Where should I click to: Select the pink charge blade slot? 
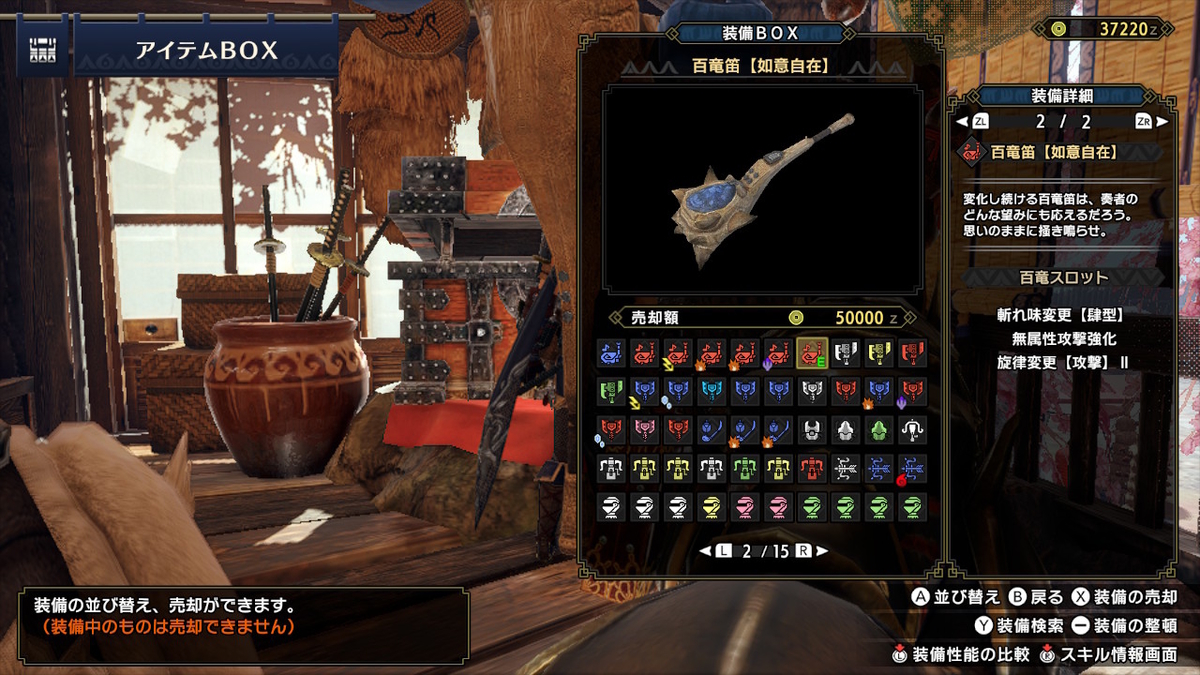click(x=644, y=430)
